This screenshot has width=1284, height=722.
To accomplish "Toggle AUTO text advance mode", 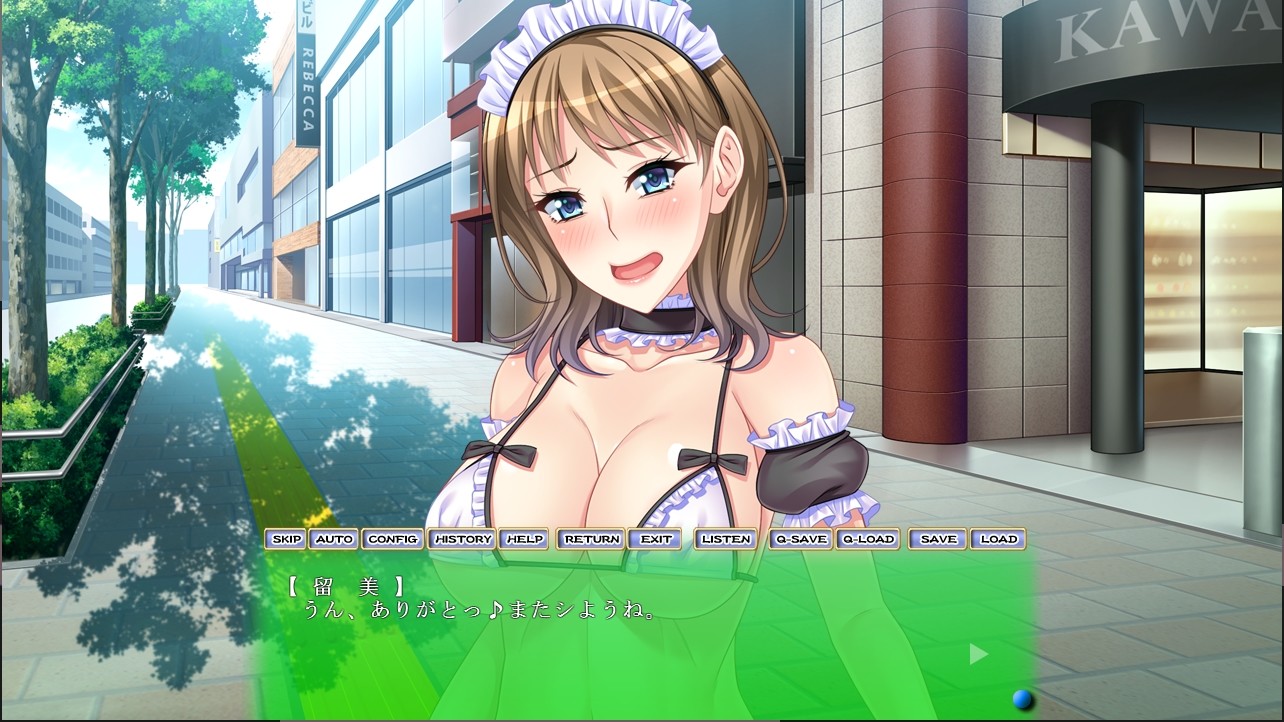I will tap(335, 538).
